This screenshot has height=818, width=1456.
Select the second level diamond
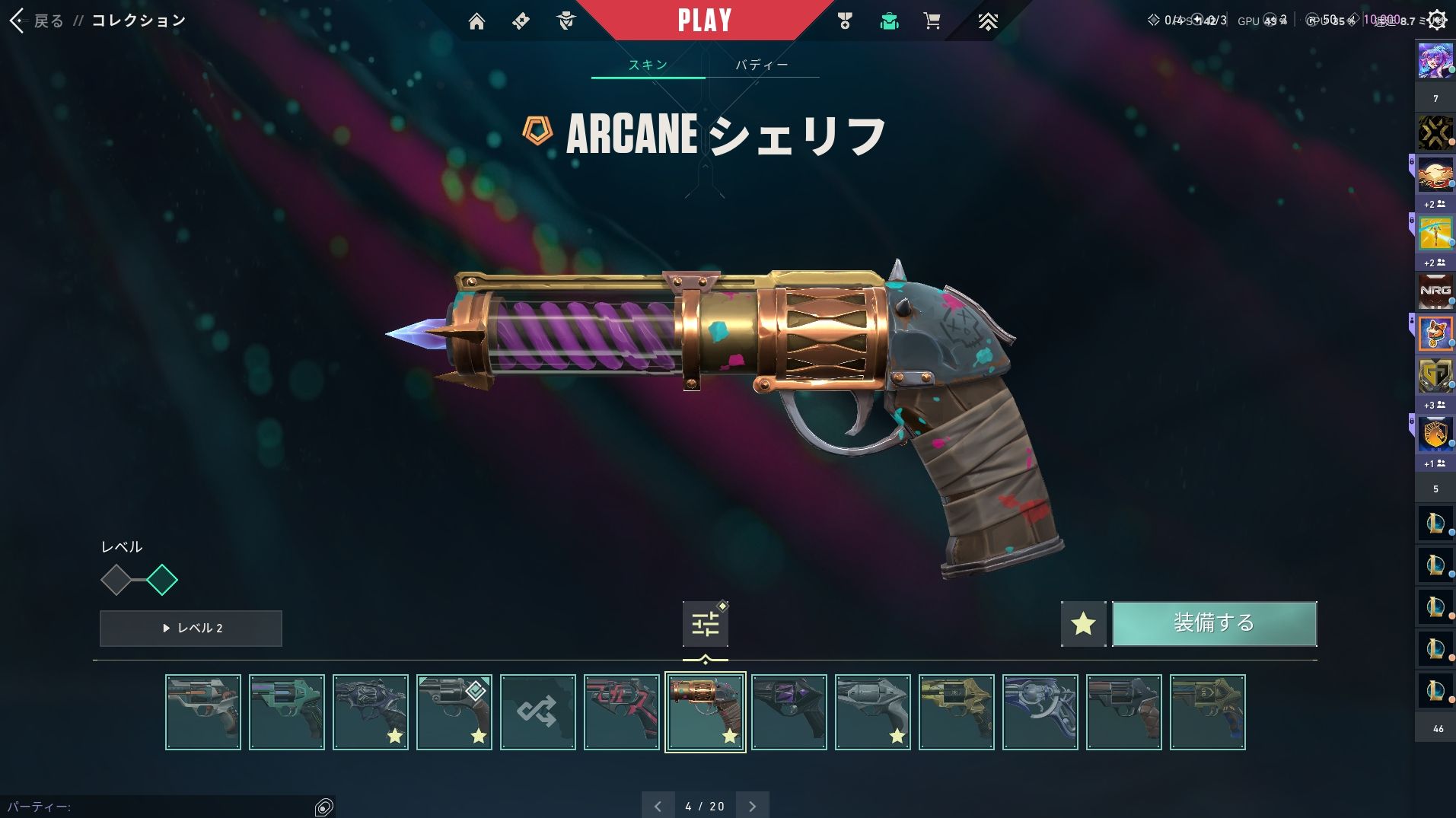click(x=162, y=580)
